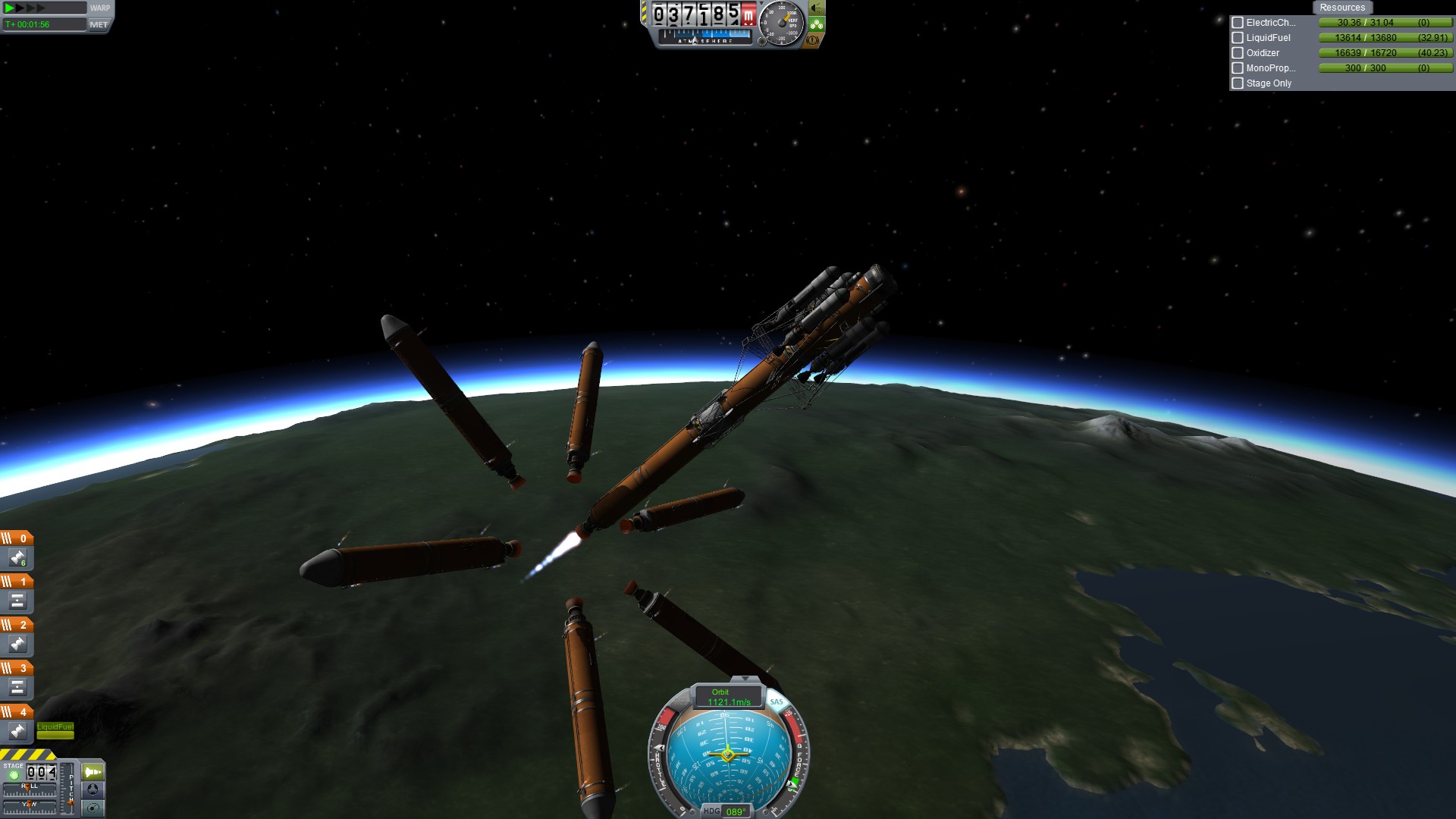Tick the Oxidizer resource checkbox

[x=1238, y=53]
